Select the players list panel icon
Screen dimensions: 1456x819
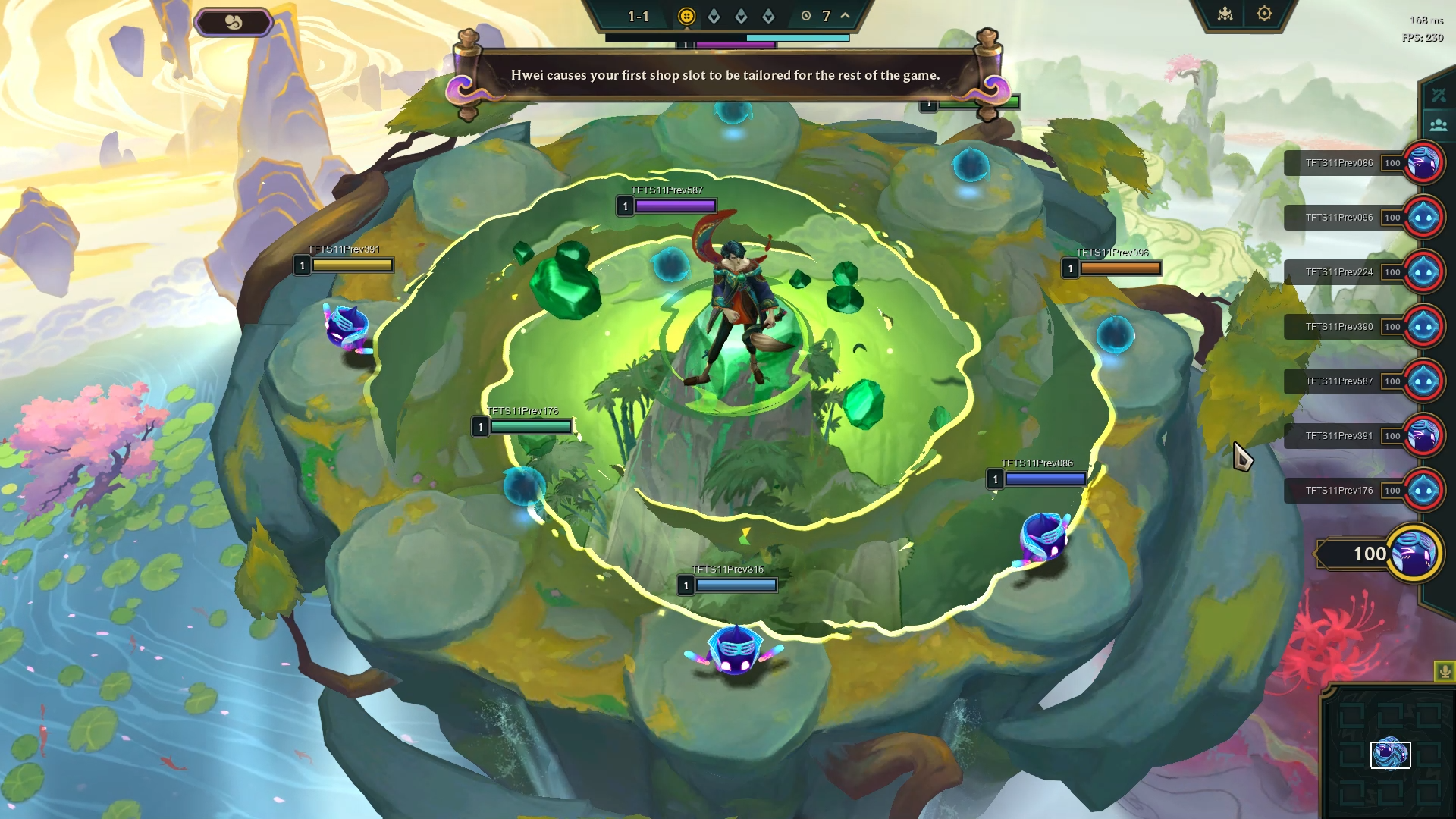1437,123
